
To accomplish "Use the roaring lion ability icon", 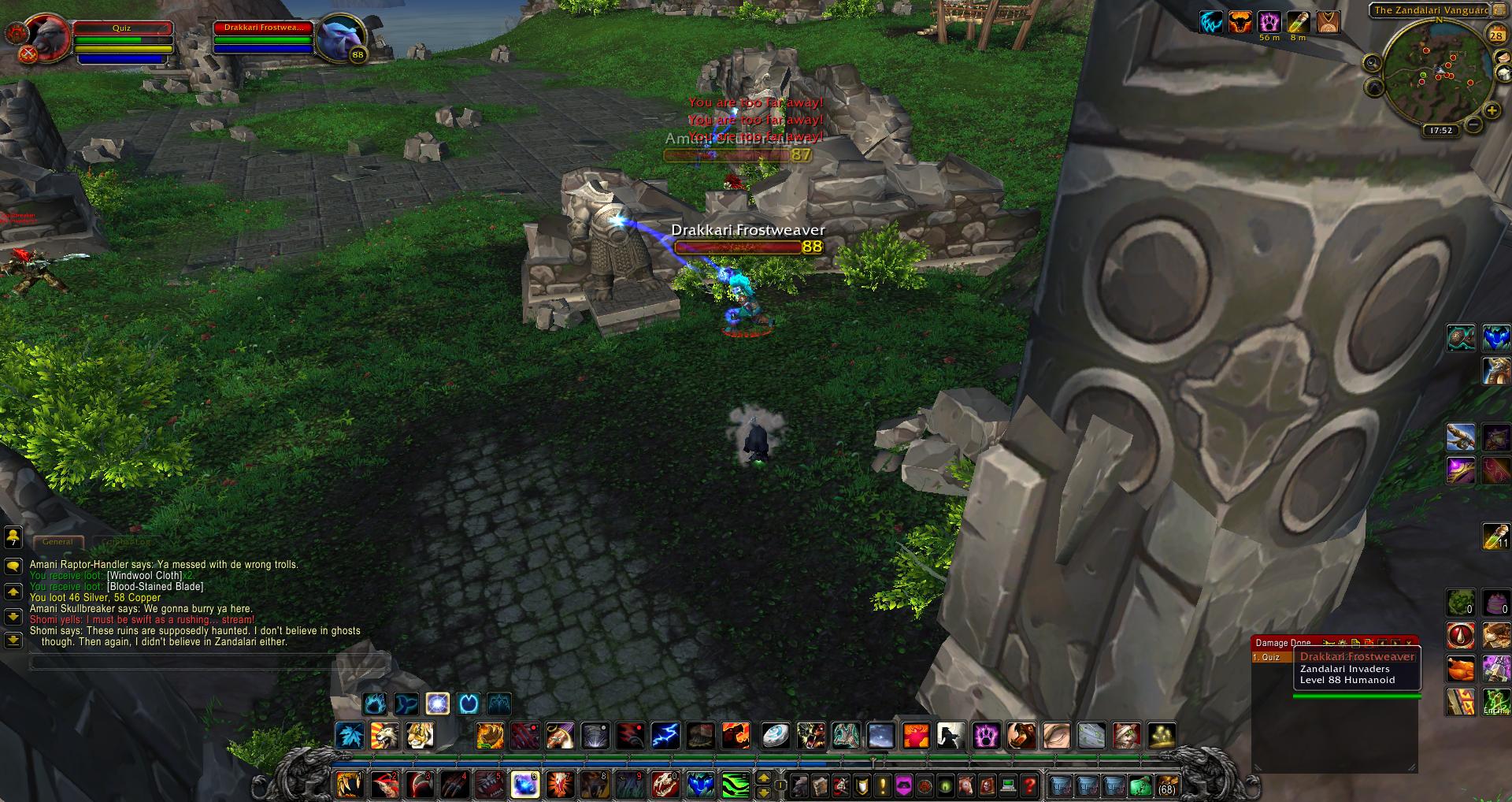I will pos(384,736).
